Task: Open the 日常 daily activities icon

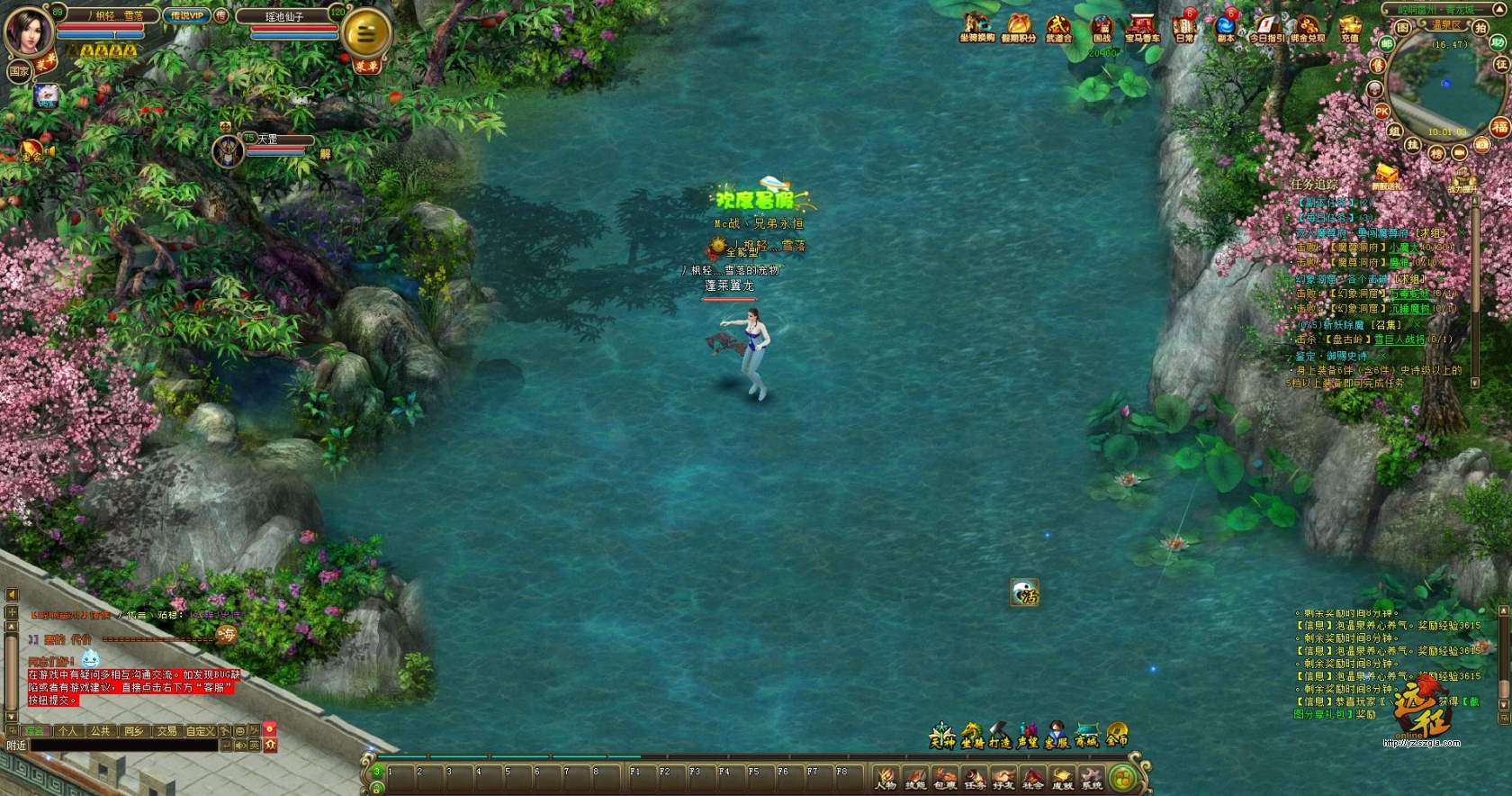Action: (1184, 27)
